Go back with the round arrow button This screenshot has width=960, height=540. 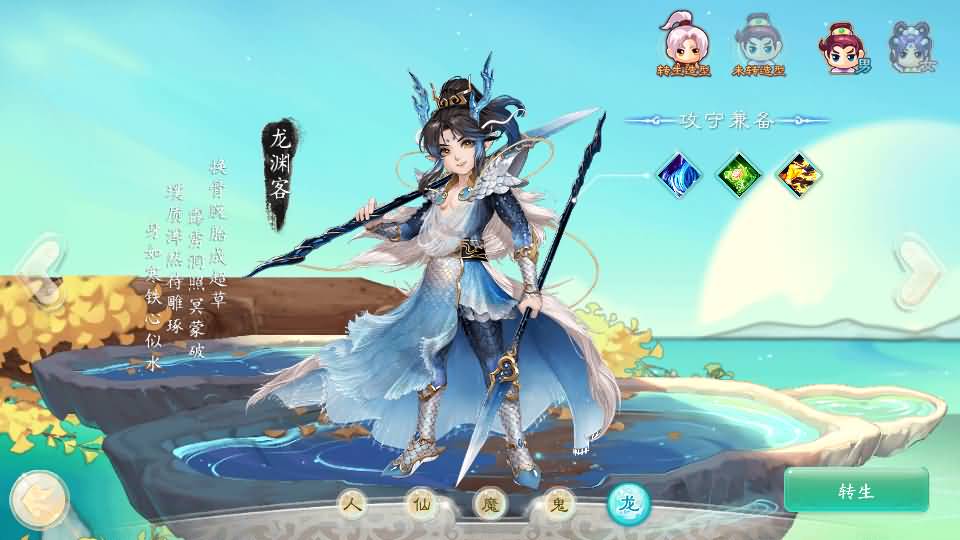point(39,499)
